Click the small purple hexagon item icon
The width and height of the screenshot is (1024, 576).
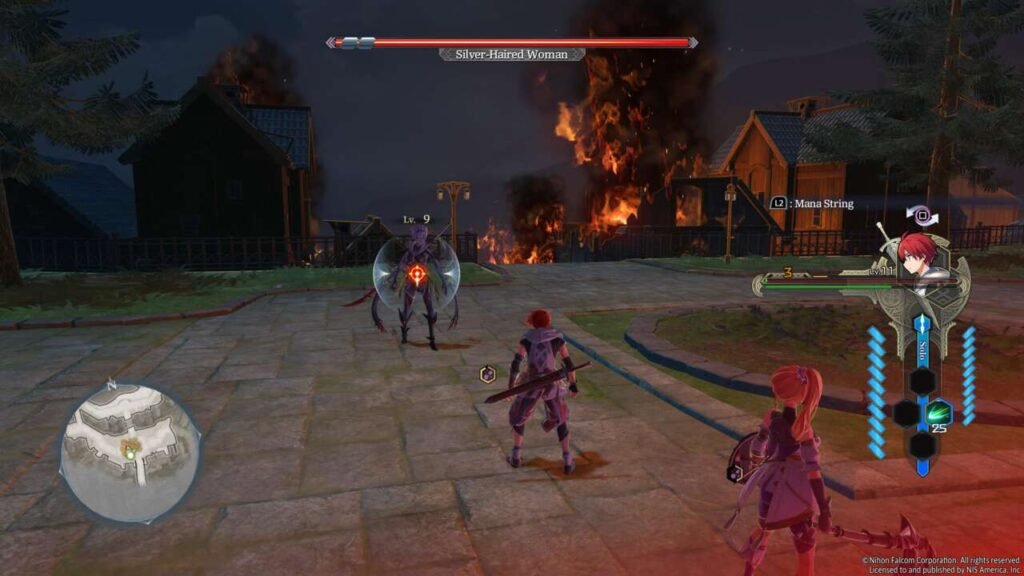pyautogui.click(x=488, y=374)
